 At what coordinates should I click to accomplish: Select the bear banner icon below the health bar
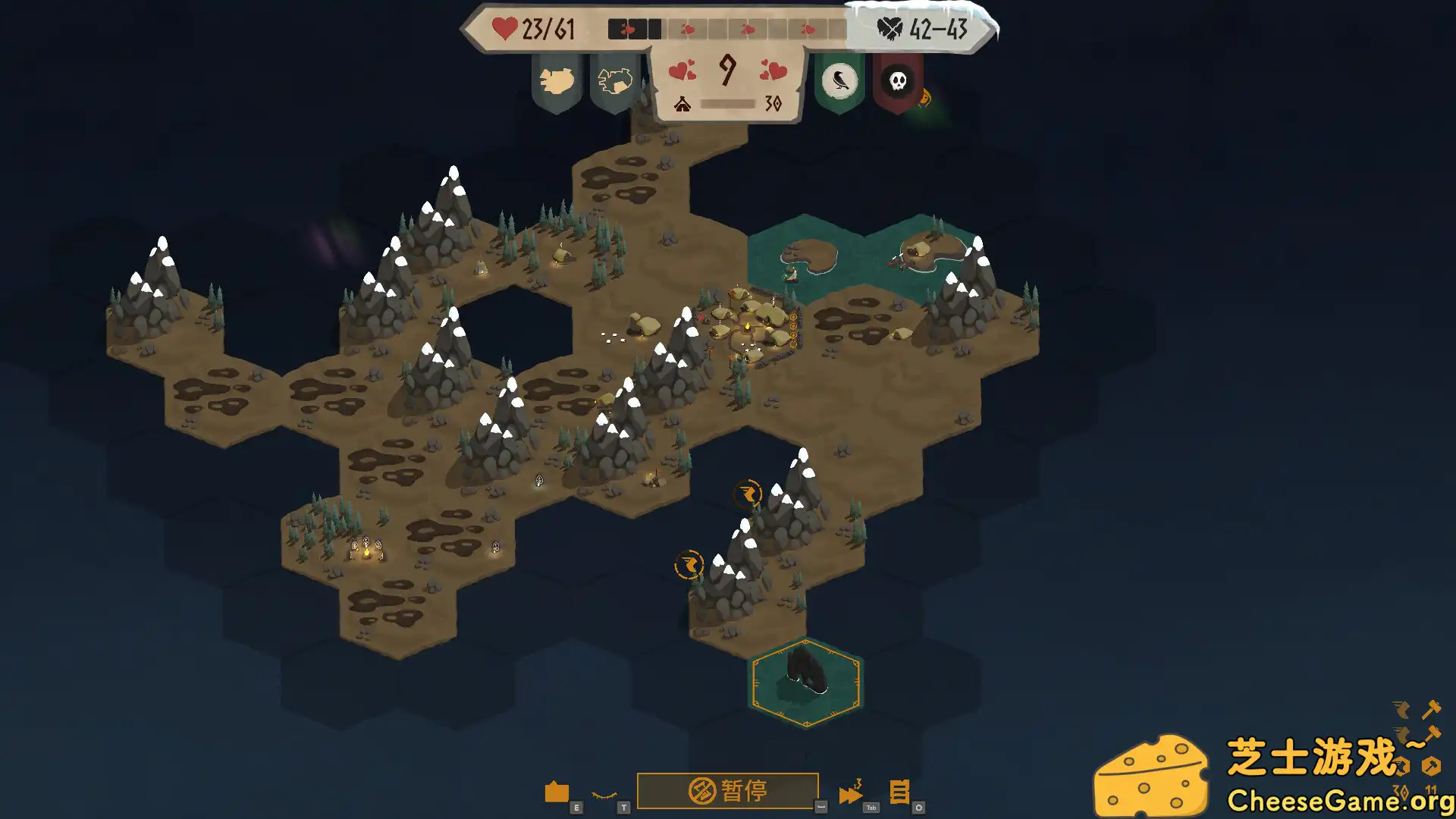(556, 80)
